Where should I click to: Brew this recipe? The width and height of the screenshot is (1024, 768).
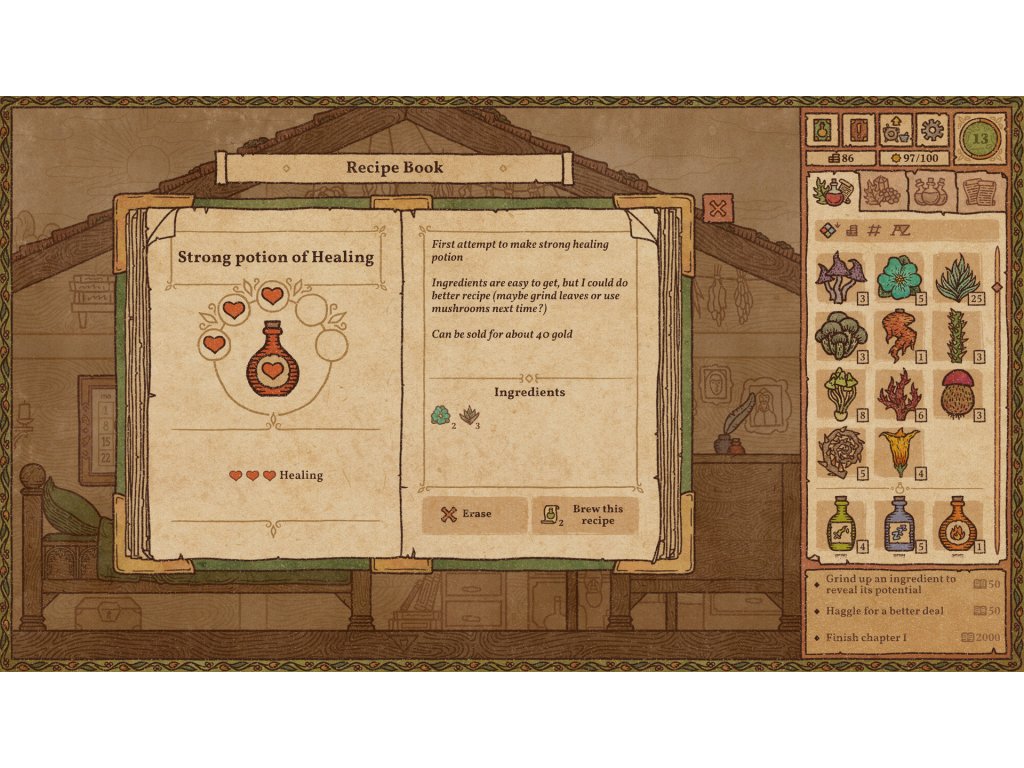click(585, 514)
